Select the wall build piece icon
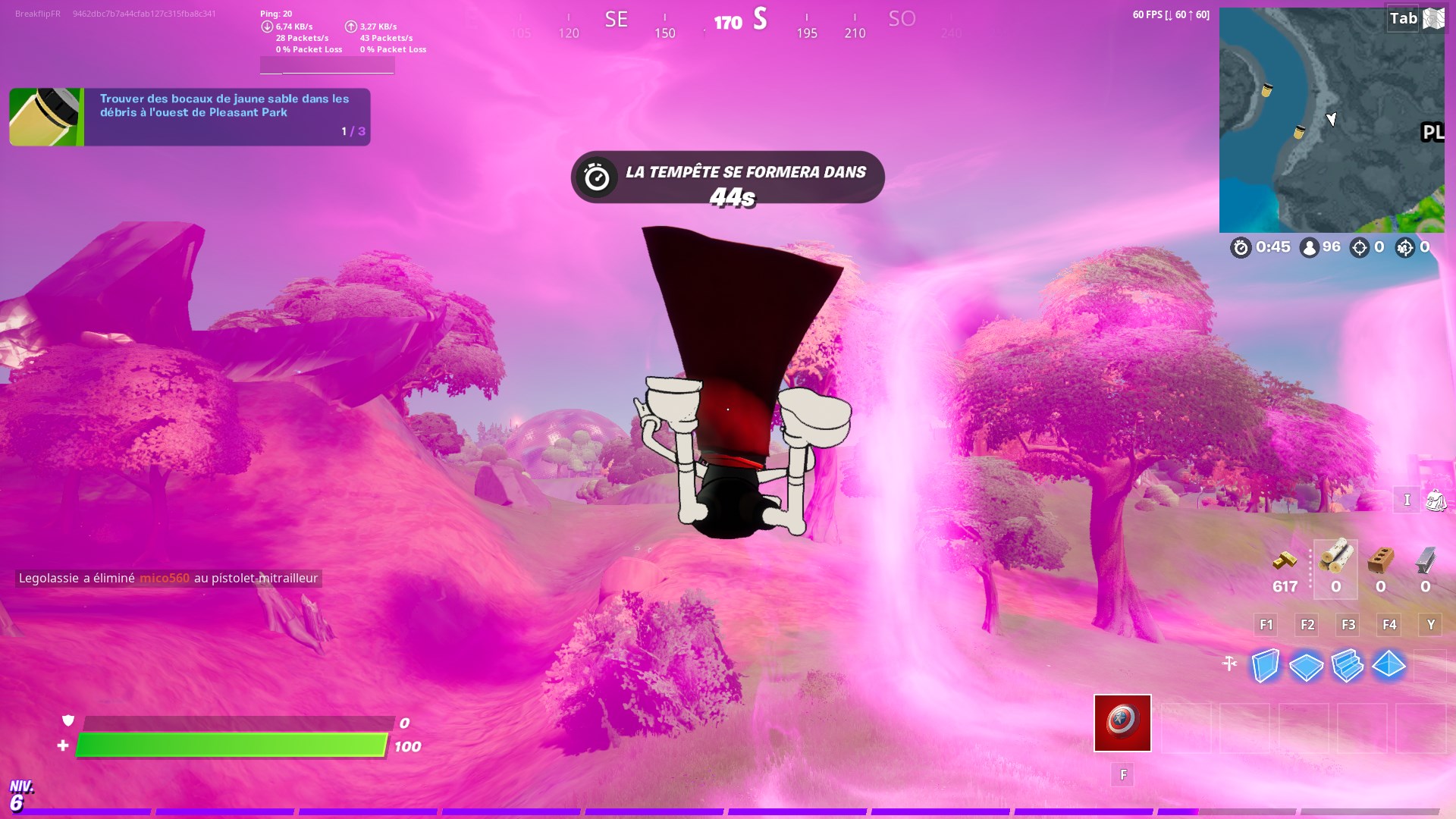This screenshot has width=1456, height=819. tap(1267, 667)
